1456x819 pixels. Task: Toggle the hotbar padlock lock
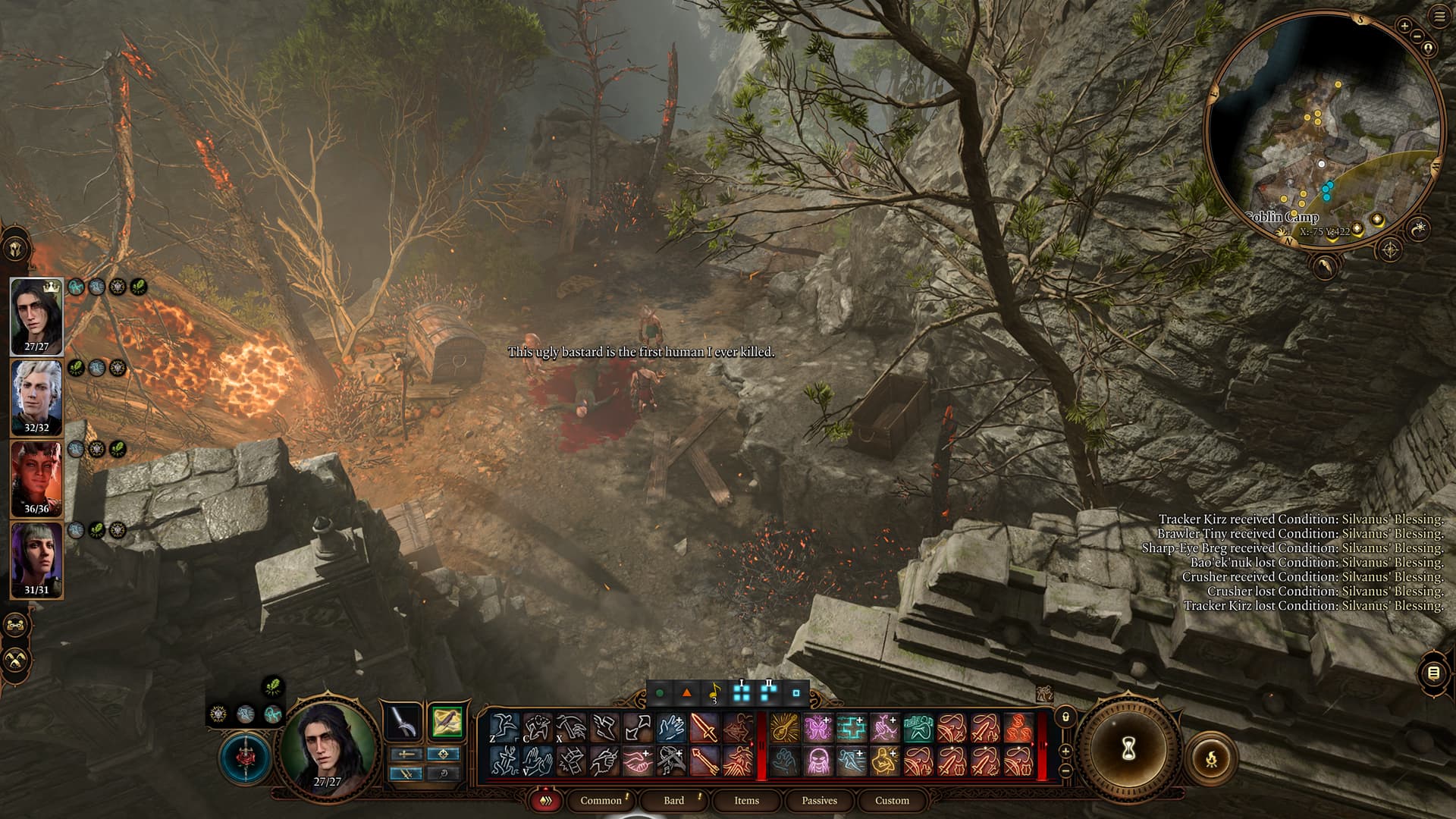(1065, 716)
